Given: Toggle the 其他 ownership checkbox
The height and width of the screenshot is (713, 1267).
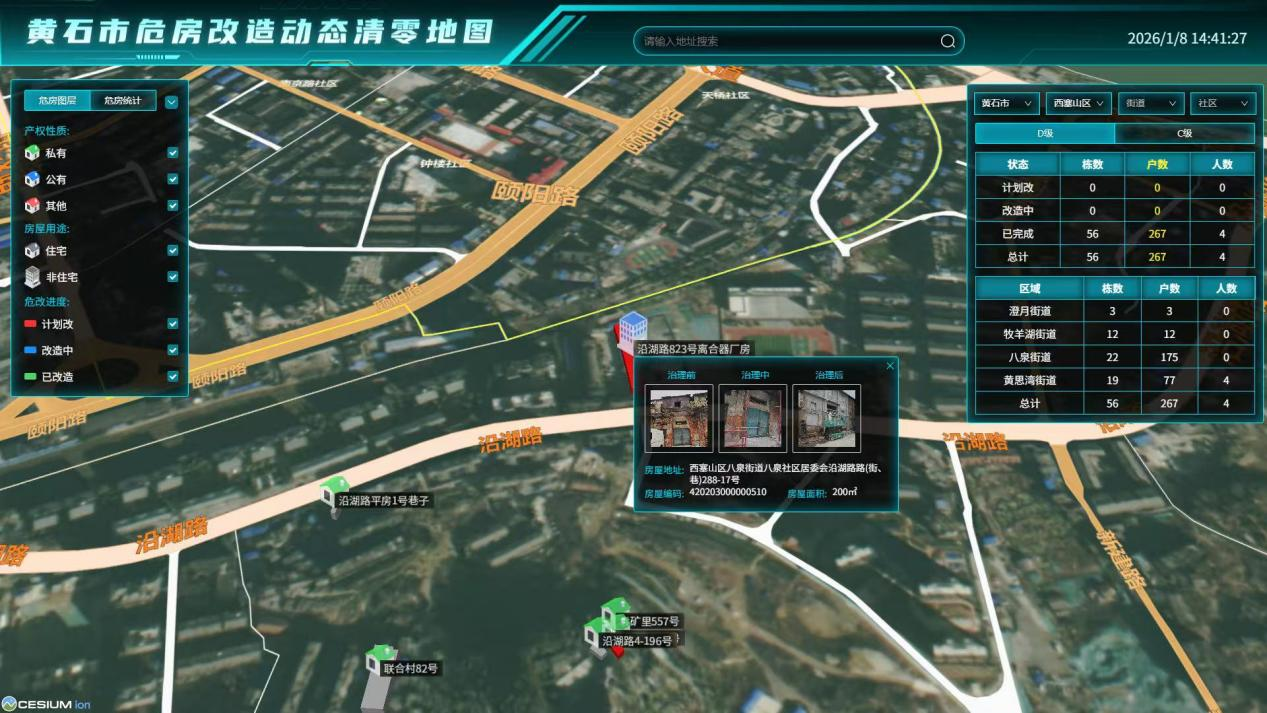Looking at the screenshot, I should click(173, 205).
